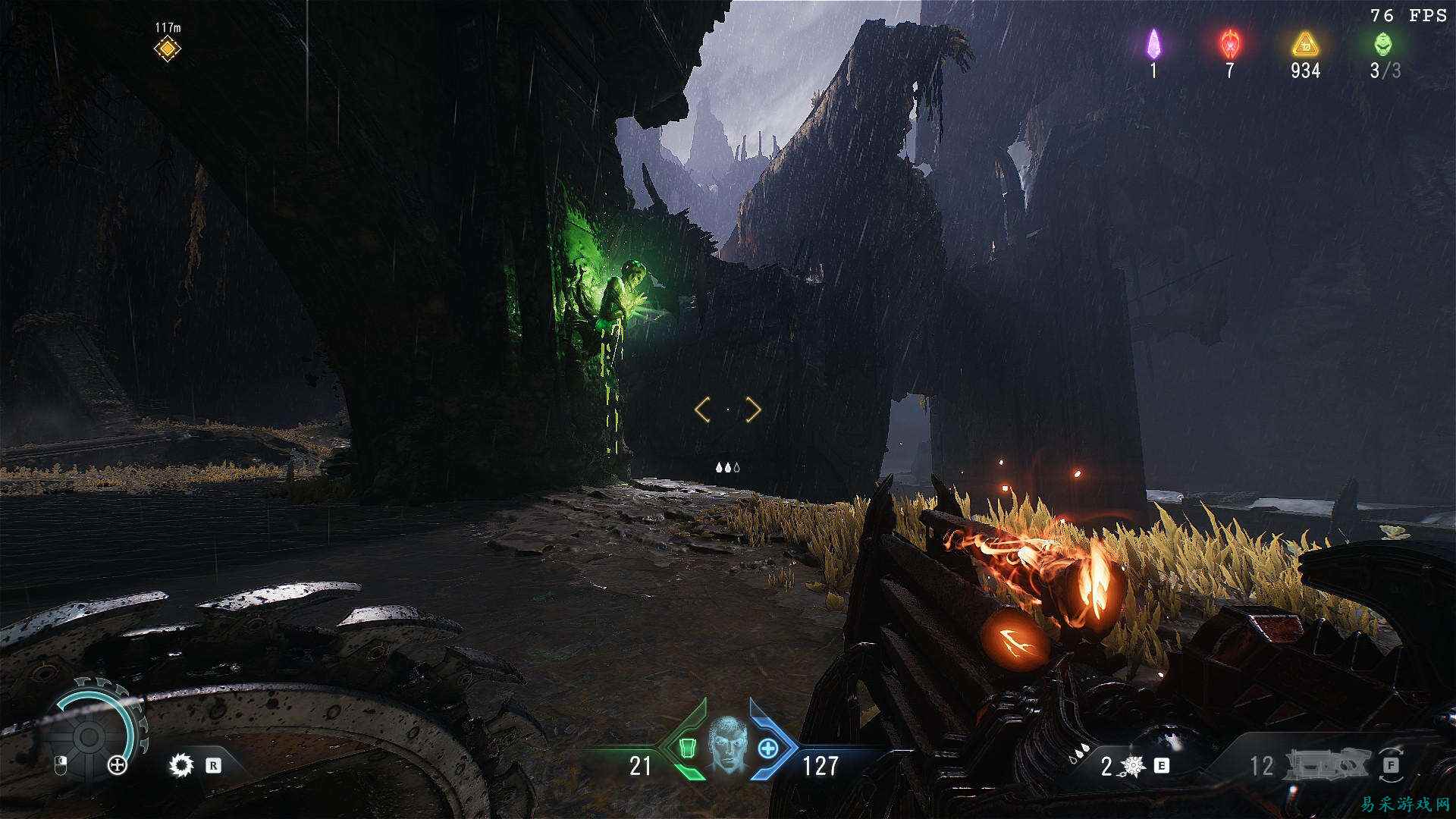The width and height of the screenshot is (1456, 819).
Task: Click the green armor icon
Action: pyautogui.click(x=687, y=748)
